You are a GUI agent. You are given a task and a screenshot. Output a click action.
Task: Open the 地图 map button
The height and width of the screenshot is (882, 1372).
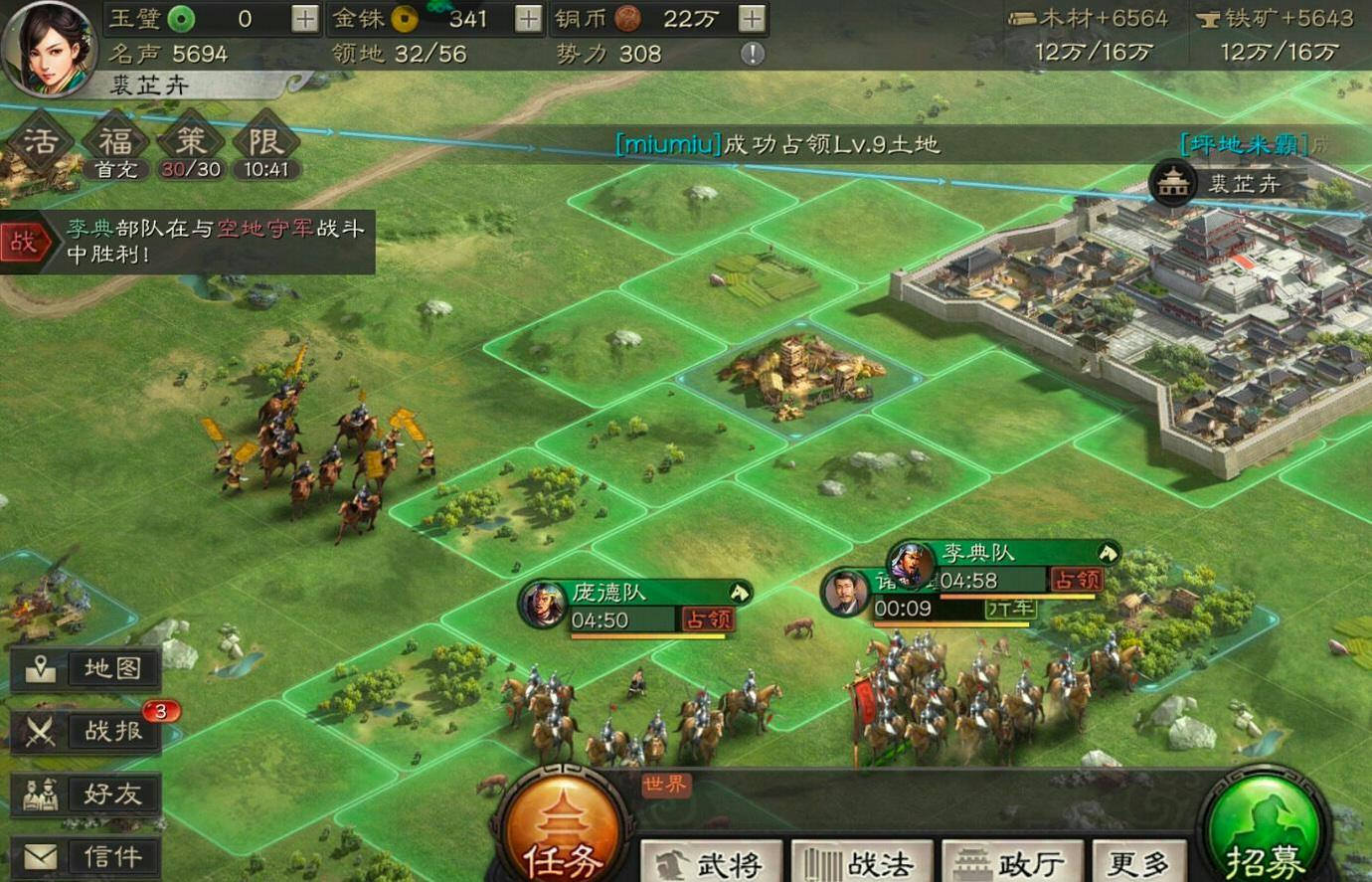86,668
